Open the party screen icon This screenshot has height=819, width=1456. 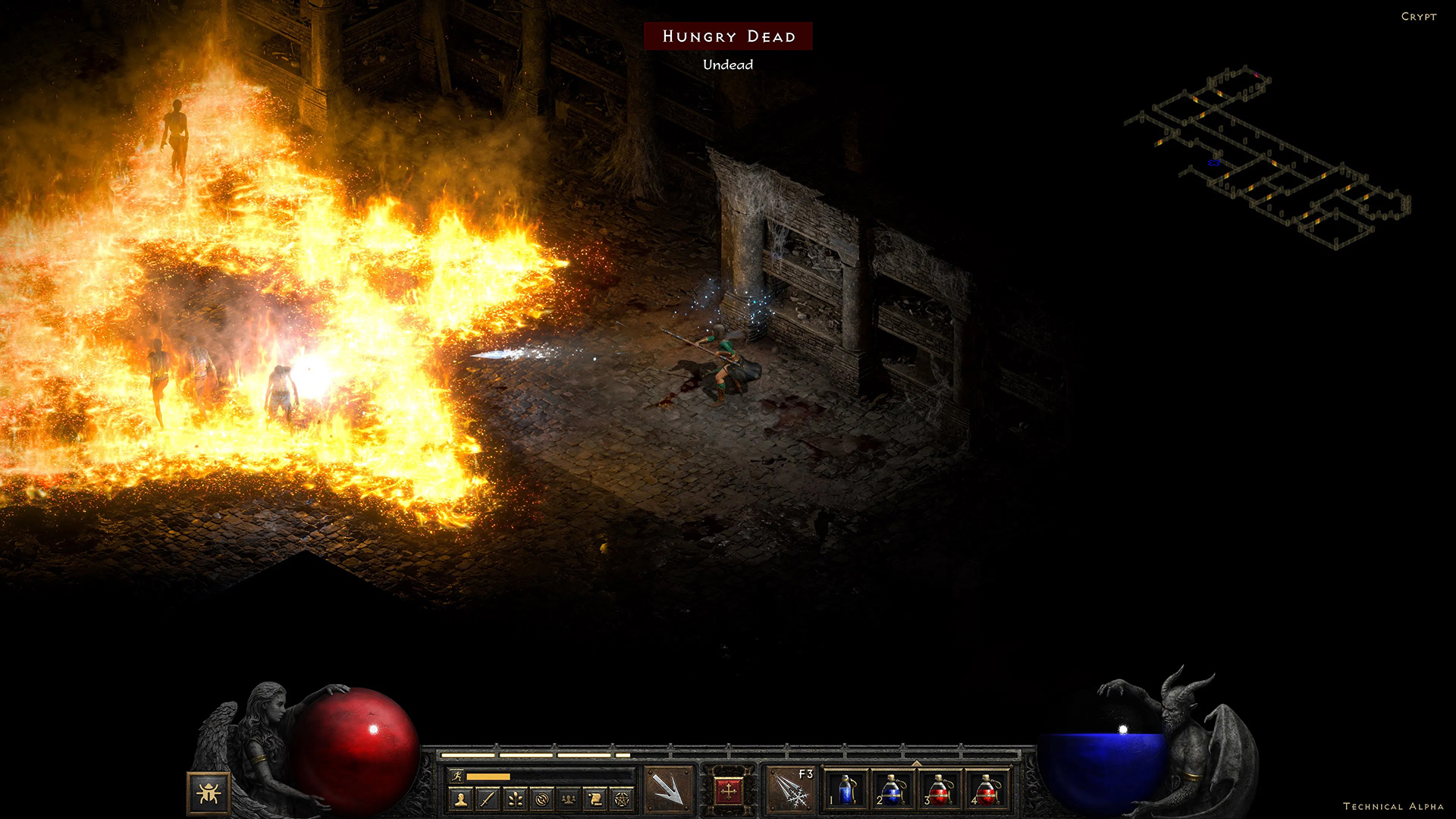[x=570, y=800]
